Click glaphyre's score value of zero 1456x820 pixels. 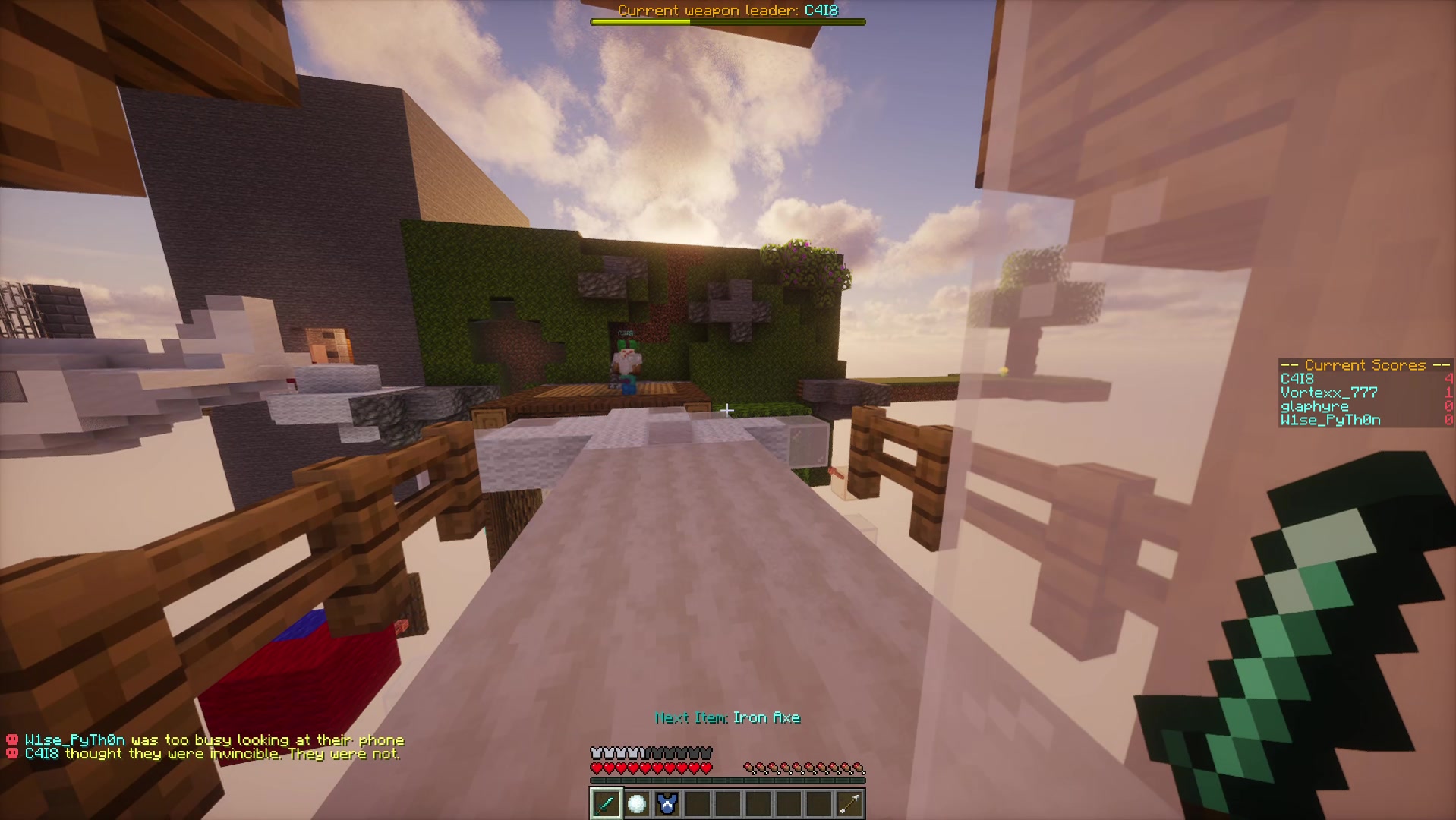pyautogui.click(x=1448, y=406)
